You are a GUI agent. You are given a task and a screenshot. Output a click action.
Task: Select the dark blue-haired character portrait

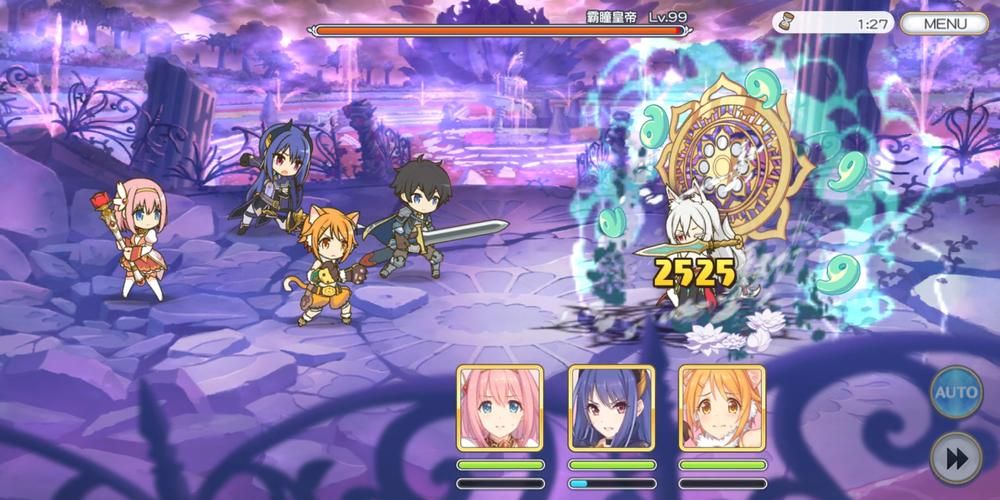click(611, 407)
